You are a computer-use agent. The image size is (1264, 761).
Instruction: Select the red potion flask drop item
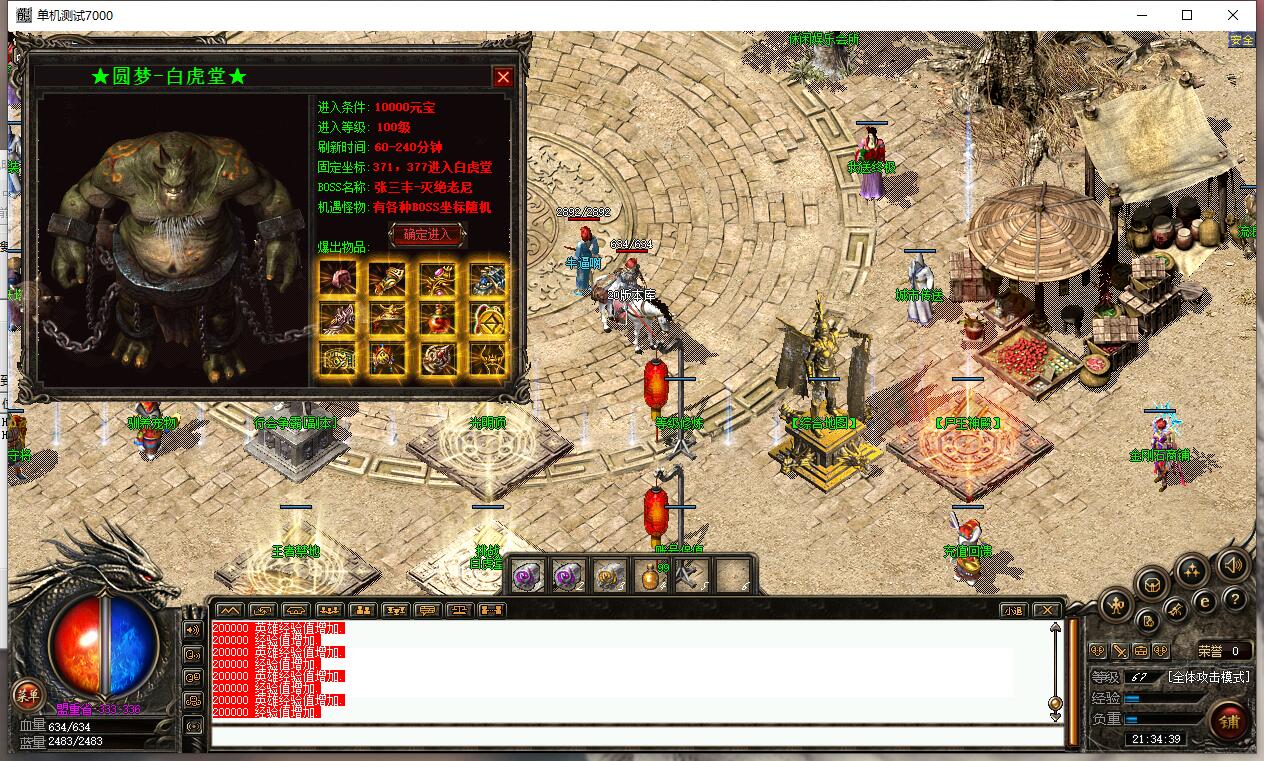(437, 318)
